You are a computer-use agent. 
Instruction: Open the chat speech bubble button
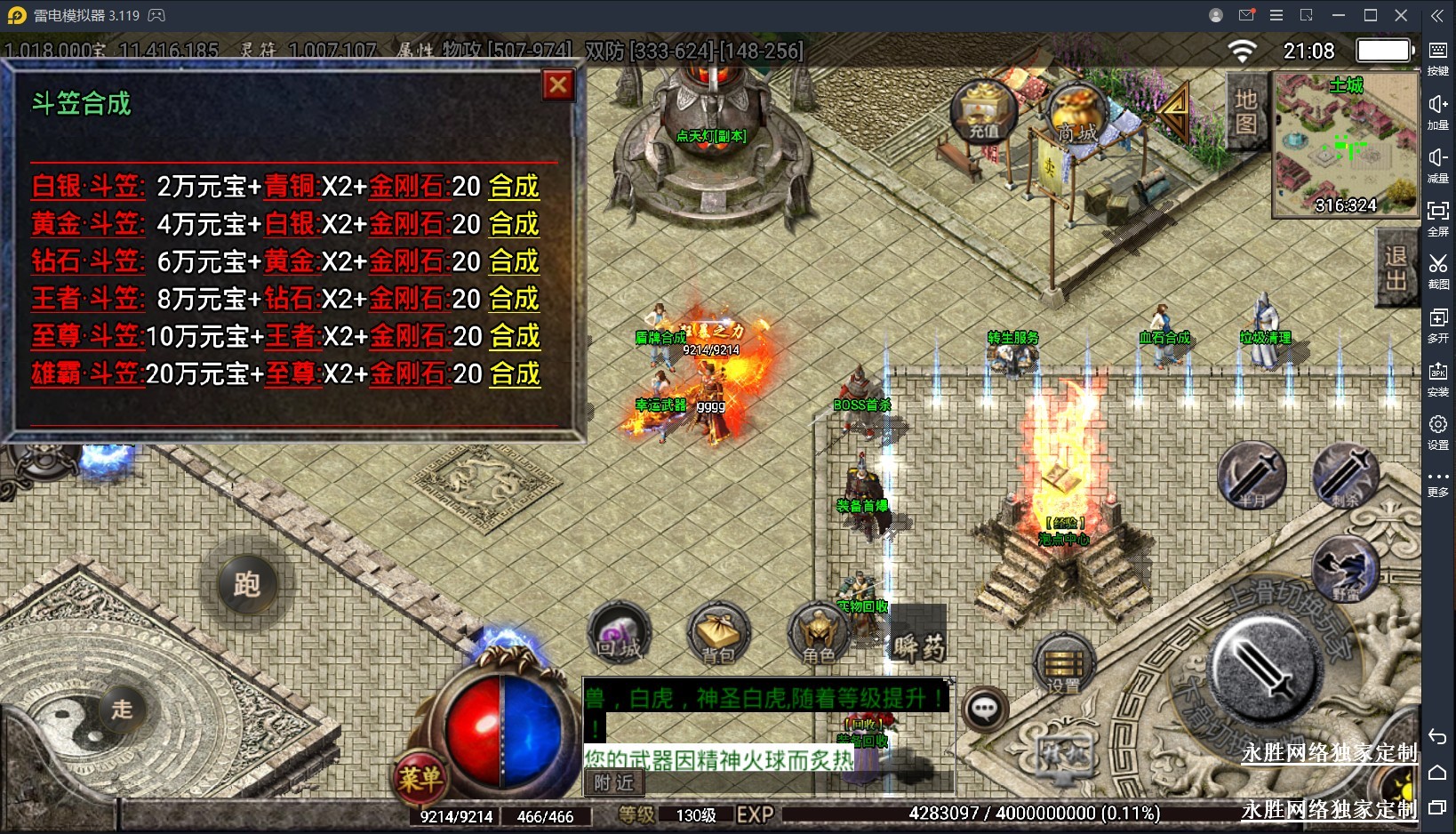(984, 709)
